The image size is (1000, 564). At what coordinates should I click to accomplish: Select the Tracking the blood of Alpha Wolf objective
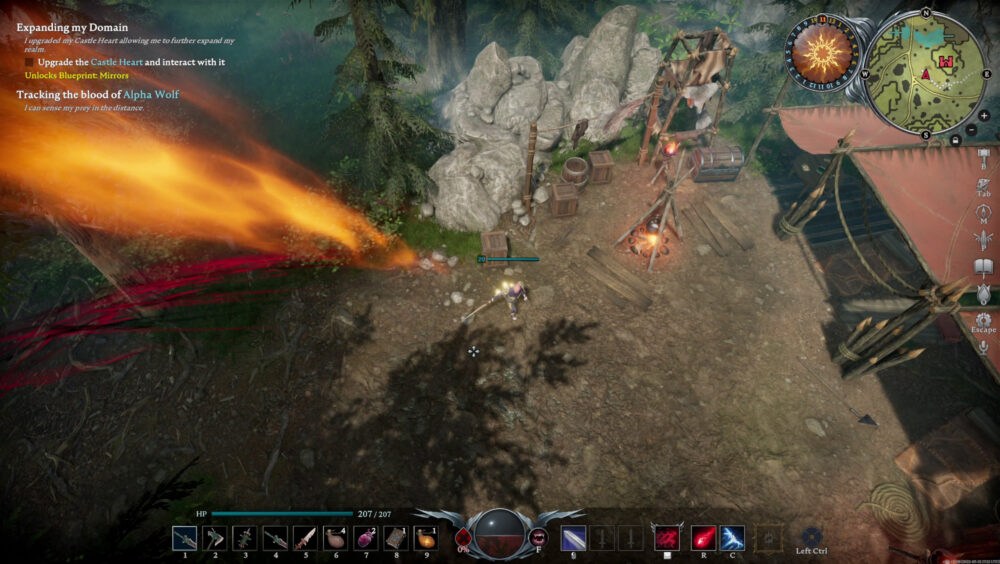point(98,94)
